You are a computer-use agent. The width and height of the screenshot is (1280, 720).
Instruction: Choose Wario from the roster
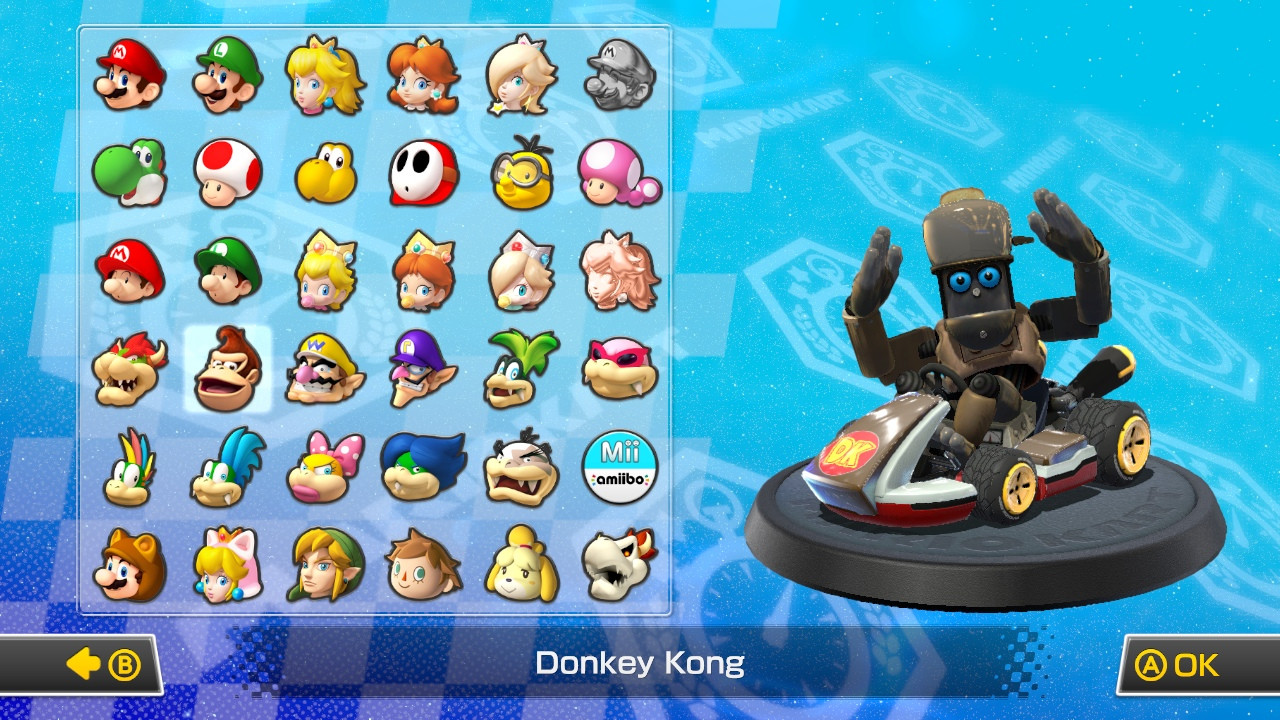pos(324,367)
